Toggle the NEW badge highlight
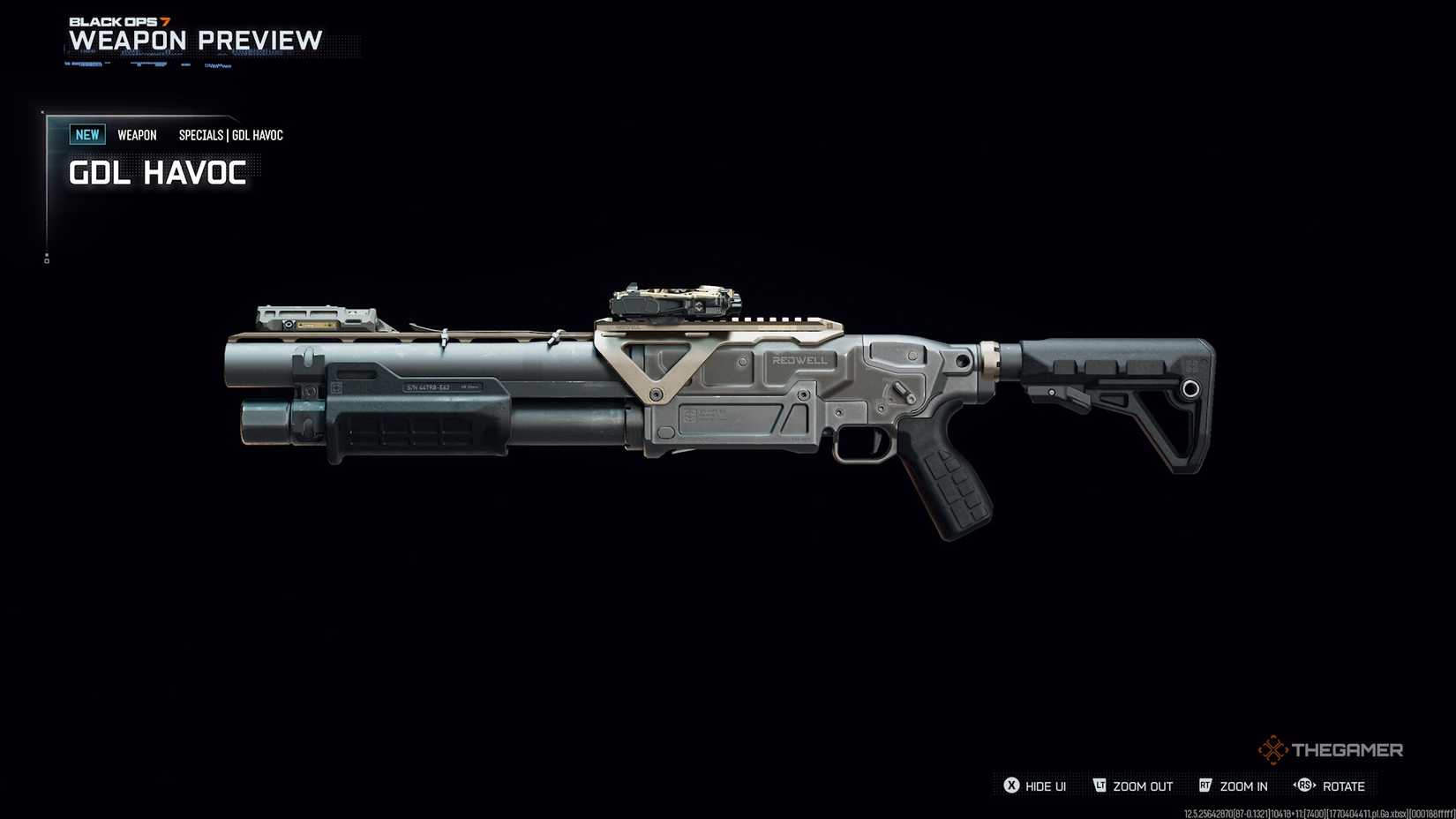Screen dimensions: 1456x819 pos(86,134)
